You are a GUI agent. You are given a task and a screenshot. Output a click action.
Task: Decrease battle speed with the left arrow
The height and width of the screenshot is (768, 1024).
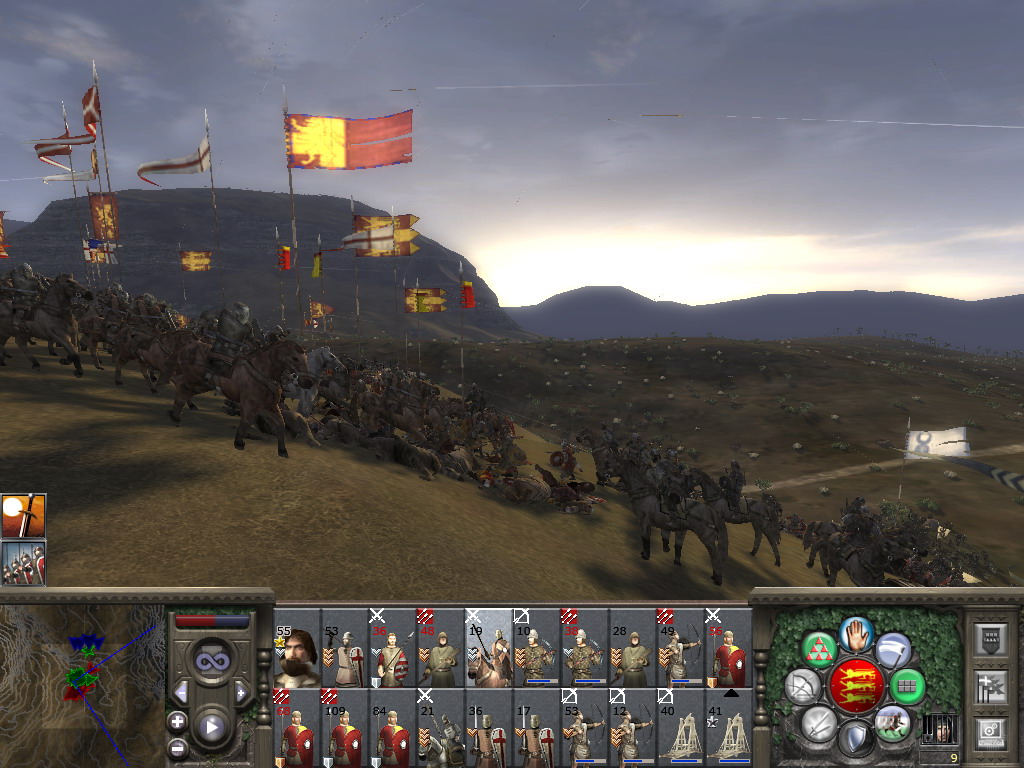click(x=181, y=692)
